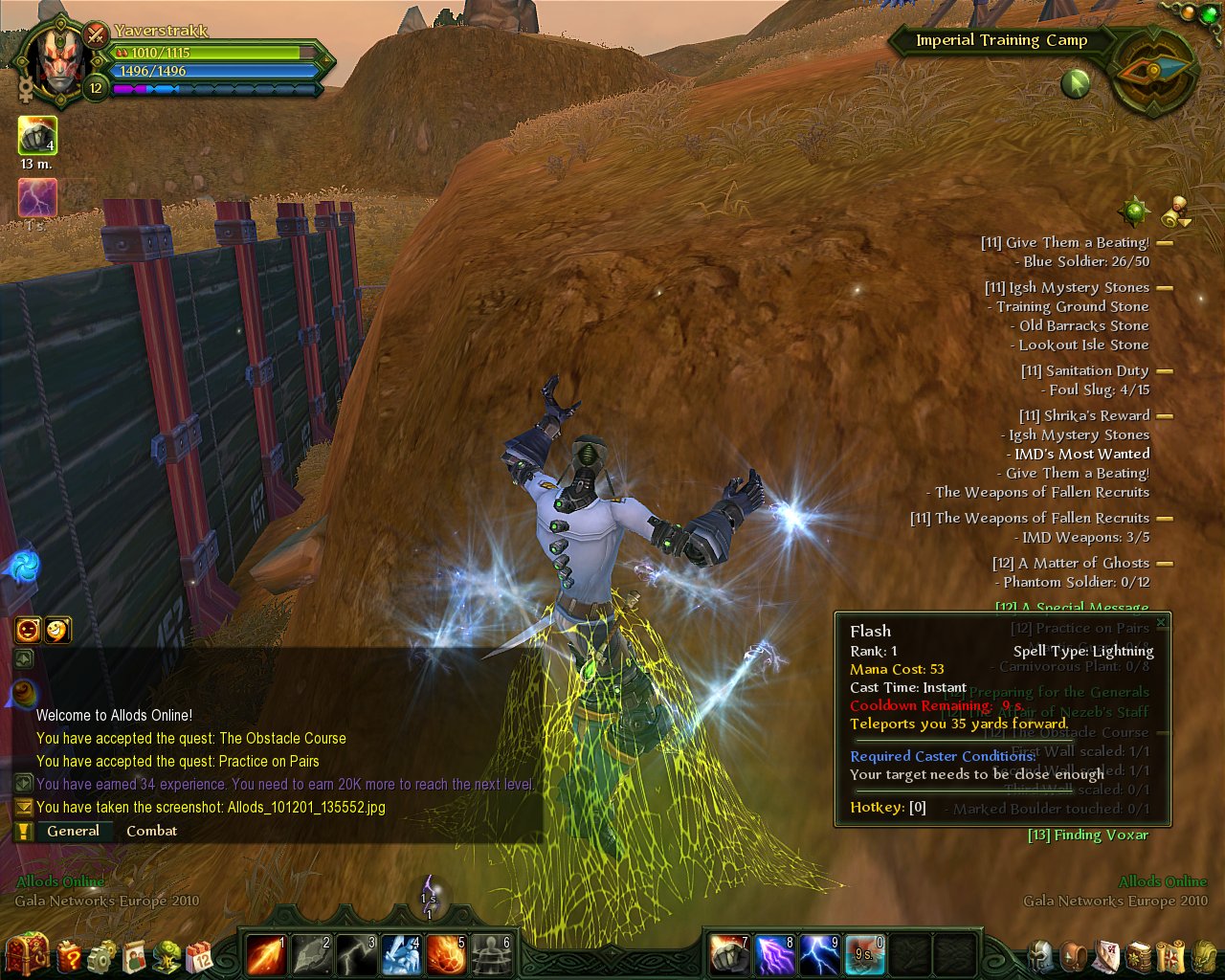Open the Finding Voxar quest entry
Viewport: 1225px width, 980px height.
tap(1088, 835)
